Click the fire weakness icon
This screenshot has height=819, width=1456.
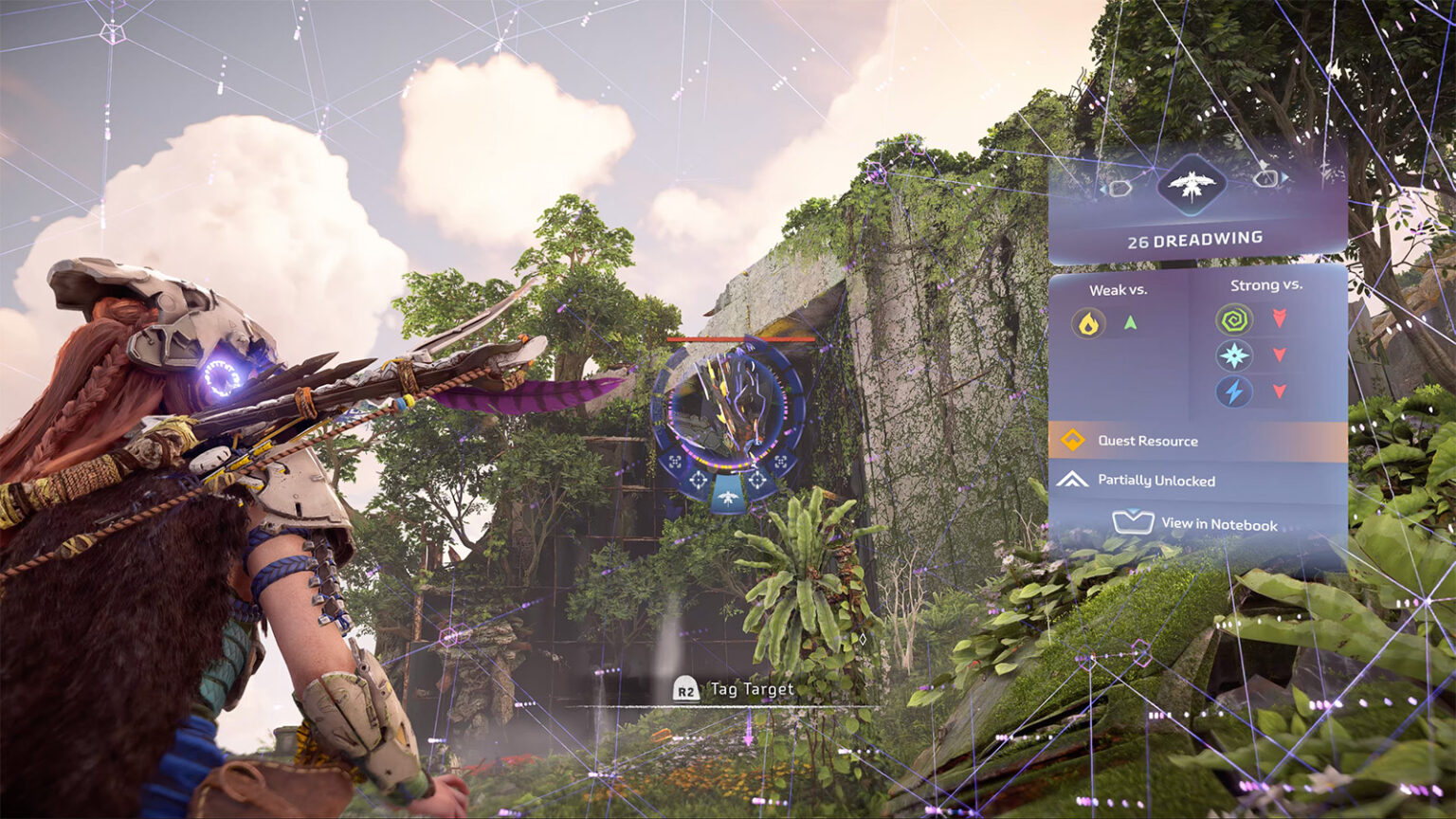click(1089, 324)
